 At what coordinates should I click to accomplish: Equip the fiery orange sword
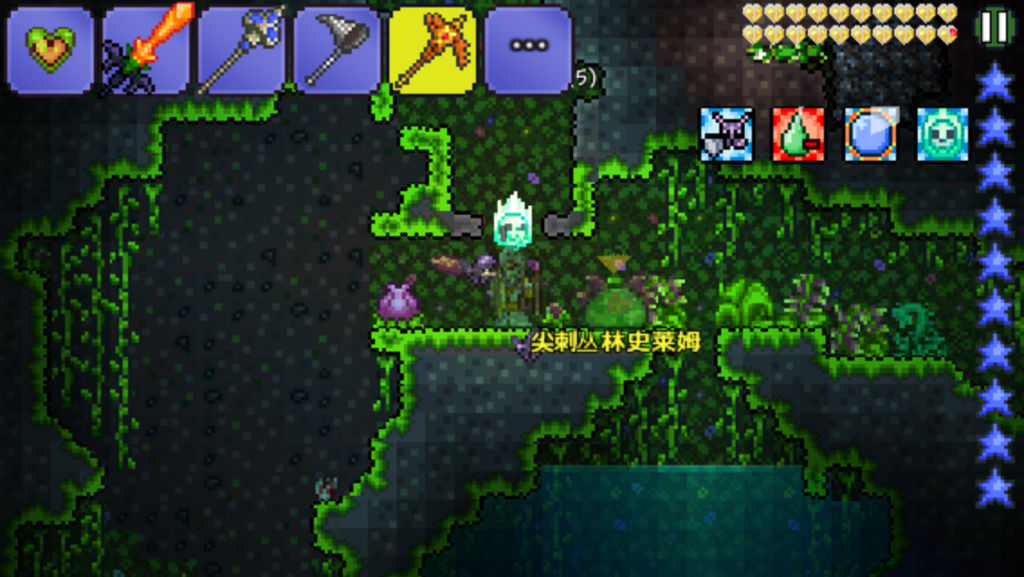(146, 49)
